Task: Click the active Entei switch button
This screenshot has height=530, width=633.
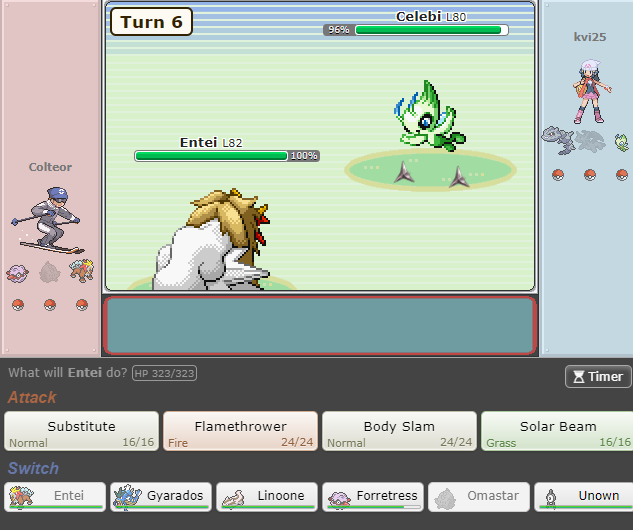Action: click(54, 497)
